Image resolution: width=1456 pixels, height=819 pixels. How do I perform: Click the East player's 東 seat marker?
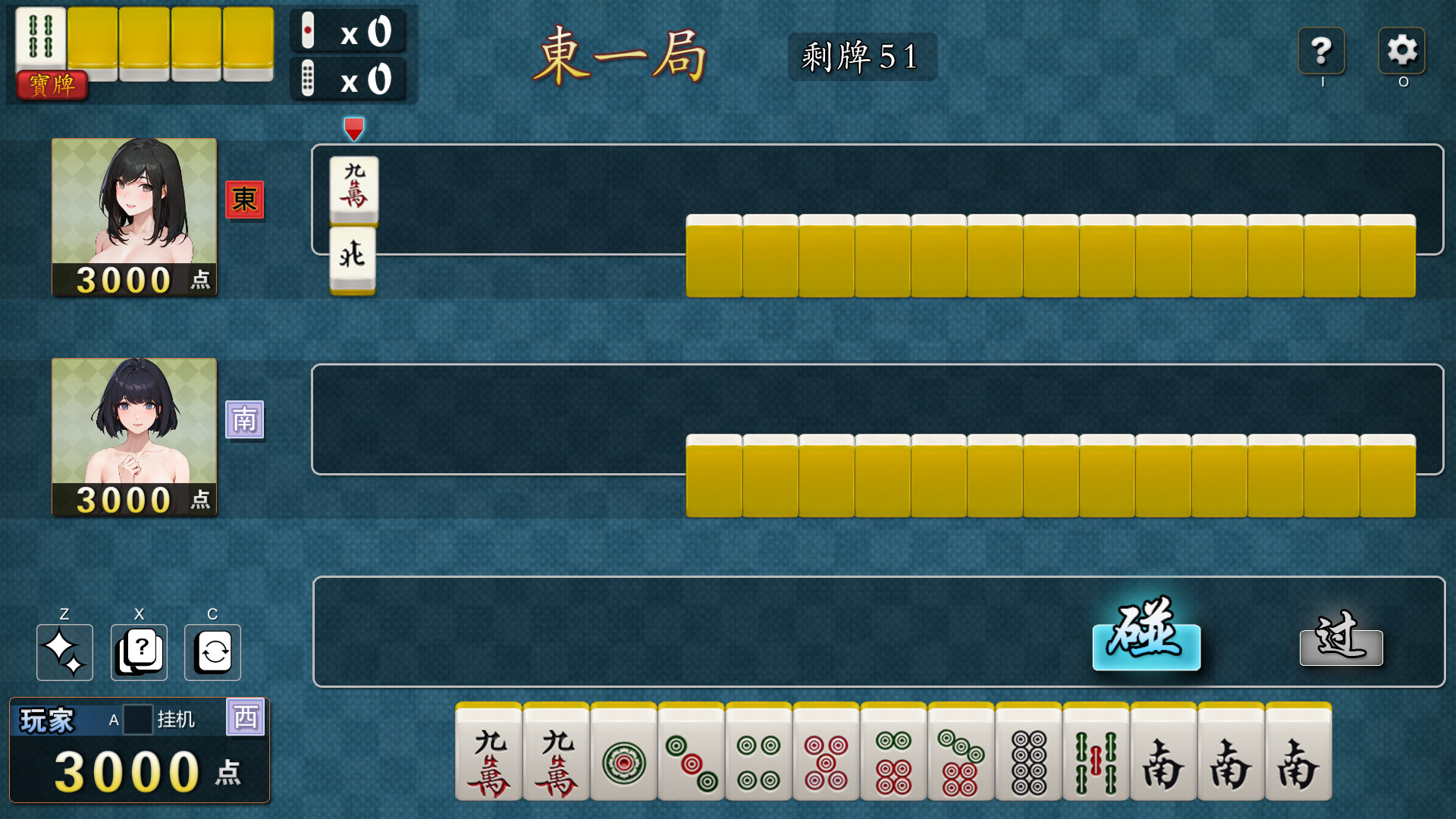(x=244, y=201)
